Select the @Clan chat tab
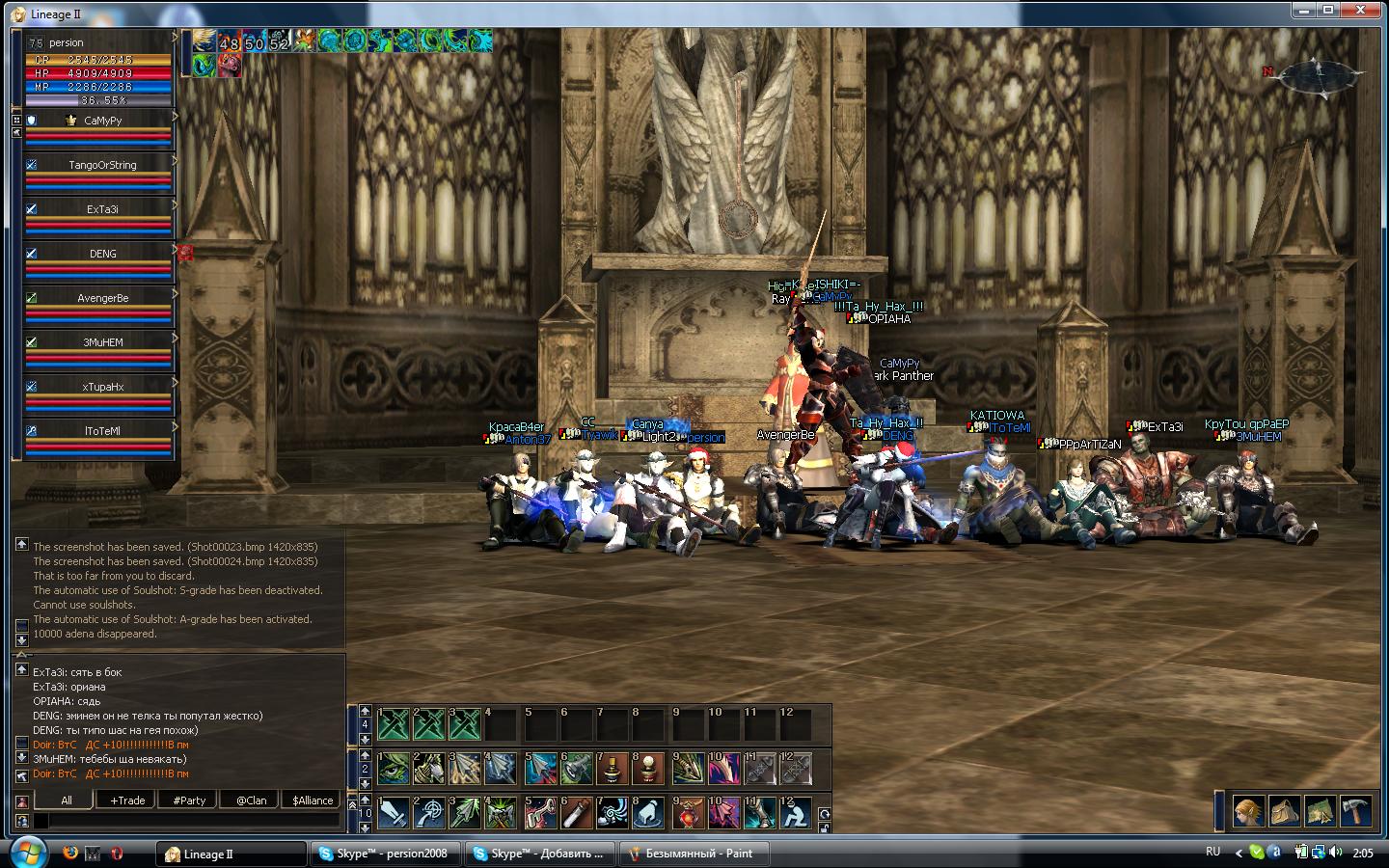 tap(251, 800)
